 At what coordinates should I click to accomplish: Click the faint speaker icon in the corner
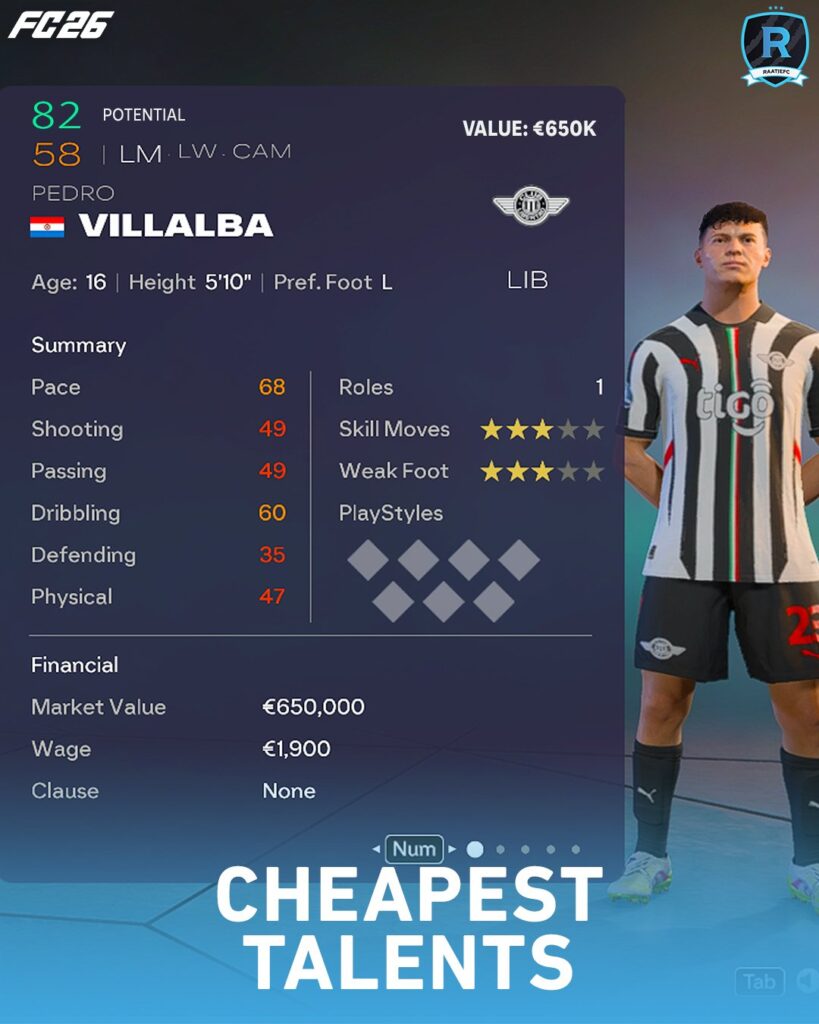[x=806, y=982]
